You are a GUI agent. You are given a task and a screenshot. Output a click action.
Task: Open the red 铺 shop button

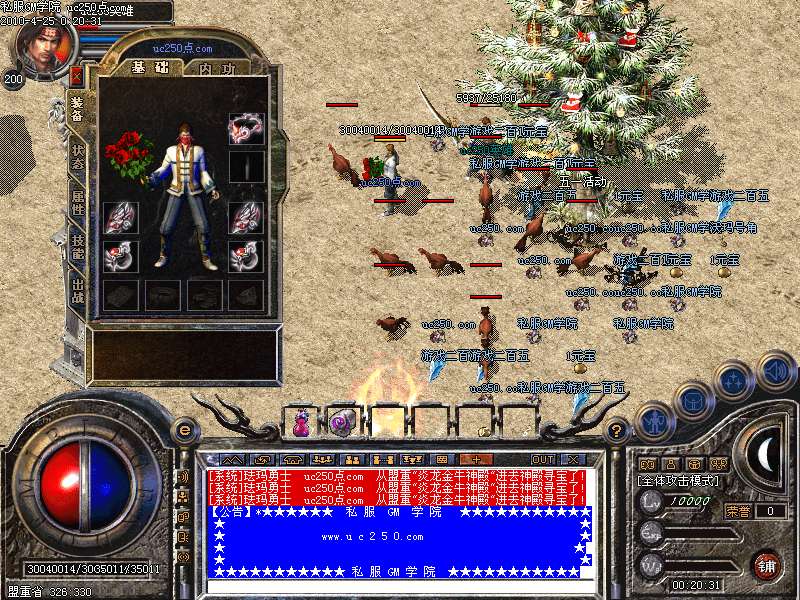point(767,565)
